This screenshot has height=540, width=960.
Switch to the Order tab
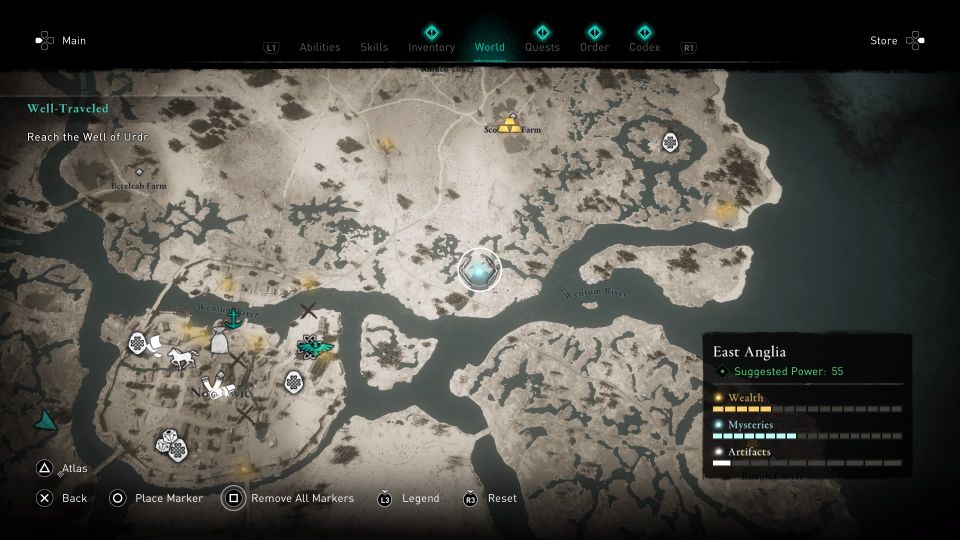tap(594, 47)
